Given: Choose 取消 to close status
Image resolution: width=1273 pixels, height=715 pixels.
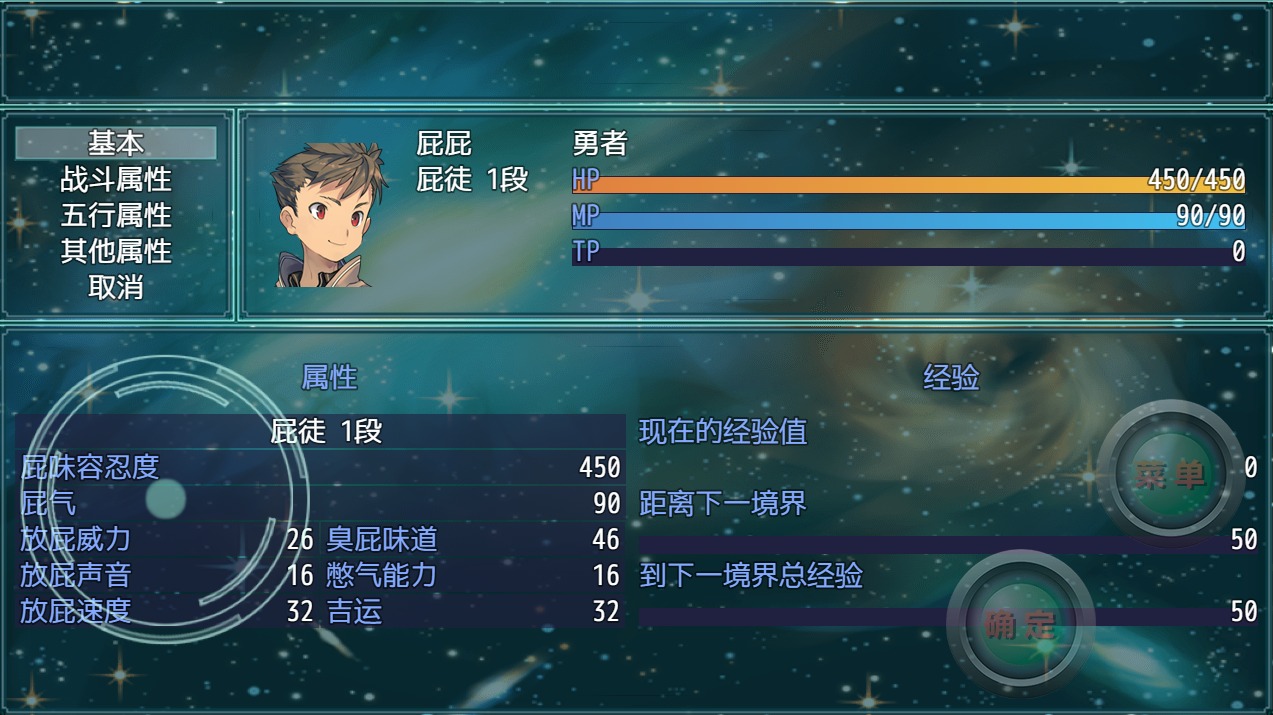Looking at the screenshot, I should pyautogui.click(x=116, y=287).
